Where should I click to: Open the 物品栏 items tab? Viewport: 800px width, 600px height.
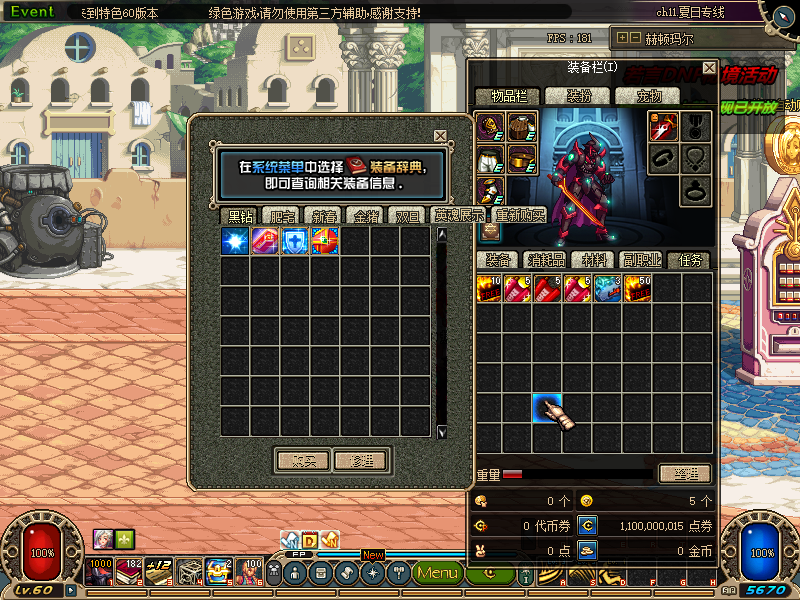[x=507, y=96]
